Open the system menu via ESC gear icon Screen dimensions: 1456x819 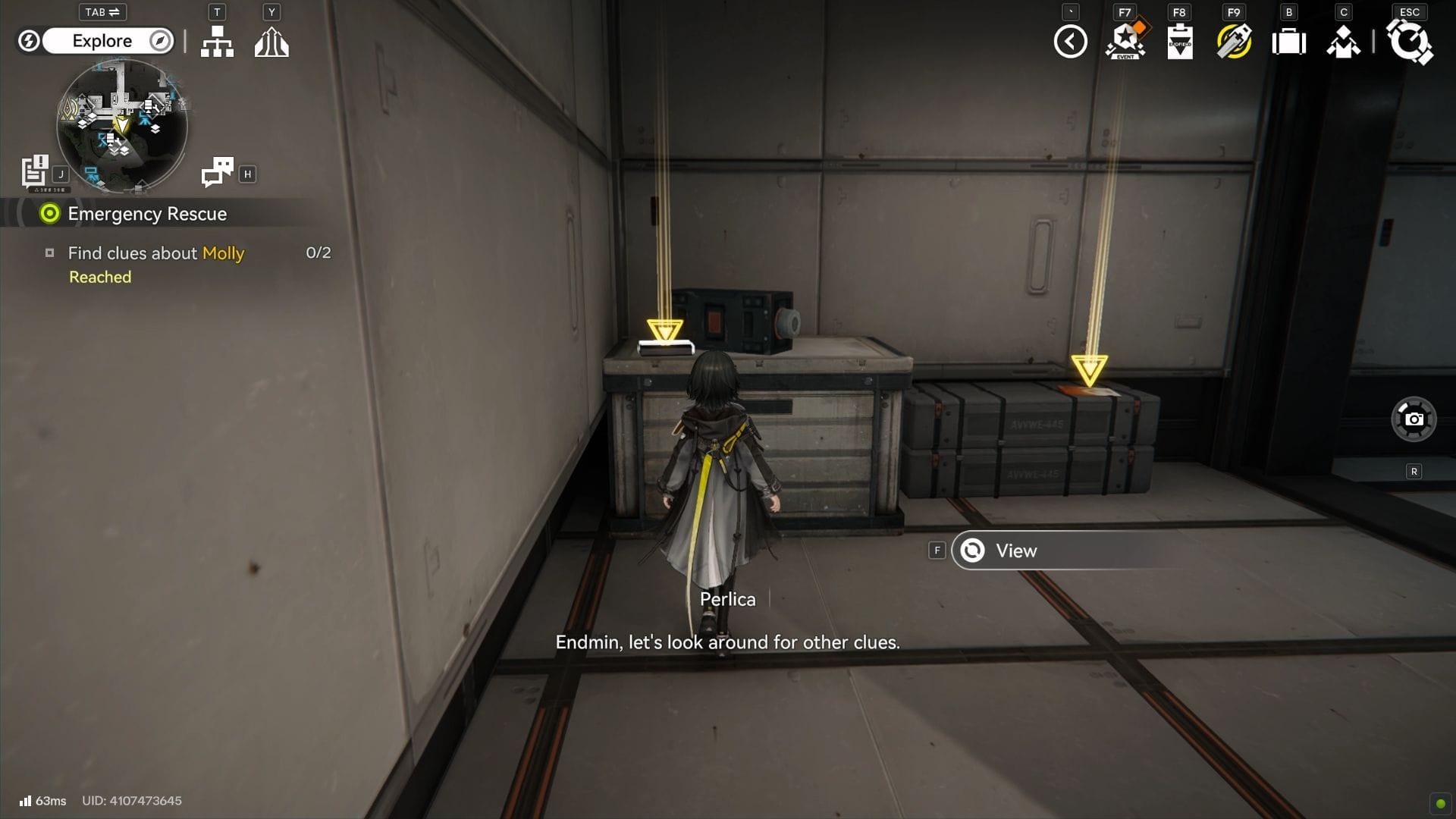click(x=1410, y=42)
